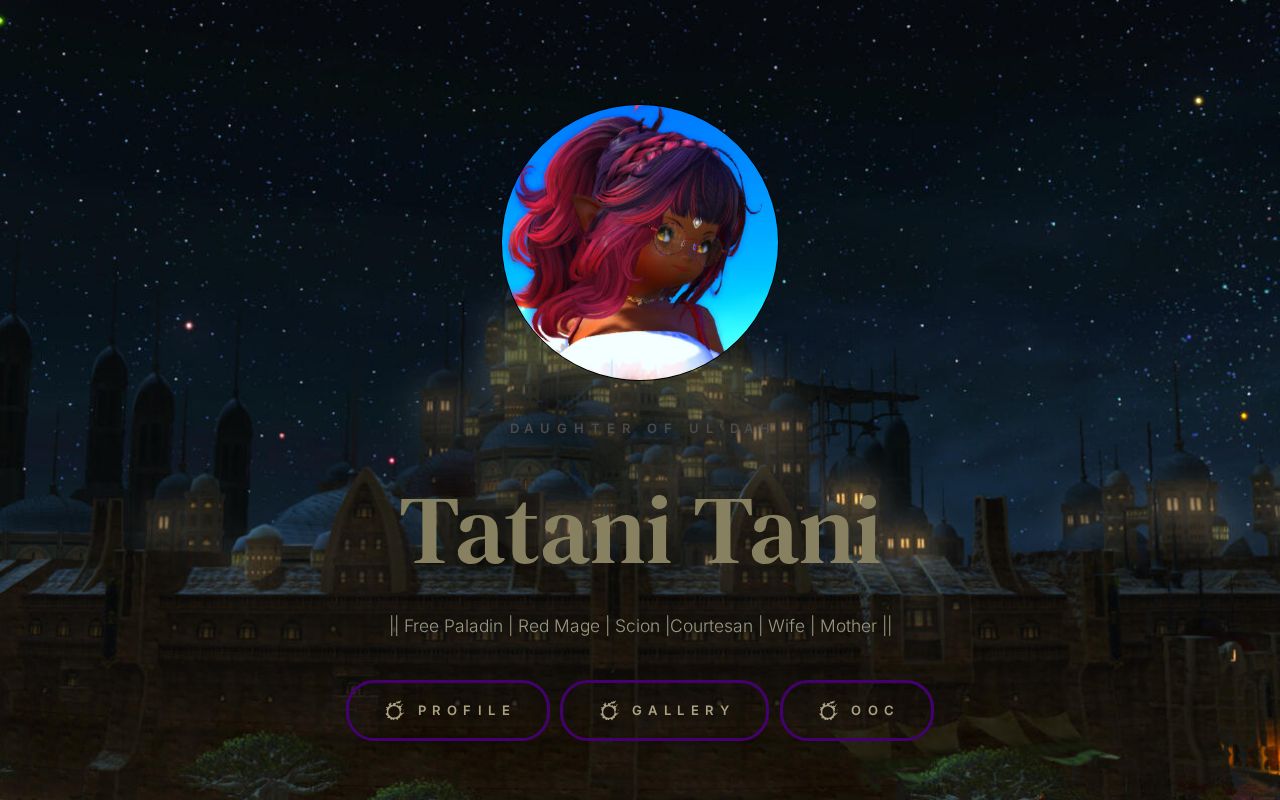Click the Scion entry in the role divider list

pos(638,626)
